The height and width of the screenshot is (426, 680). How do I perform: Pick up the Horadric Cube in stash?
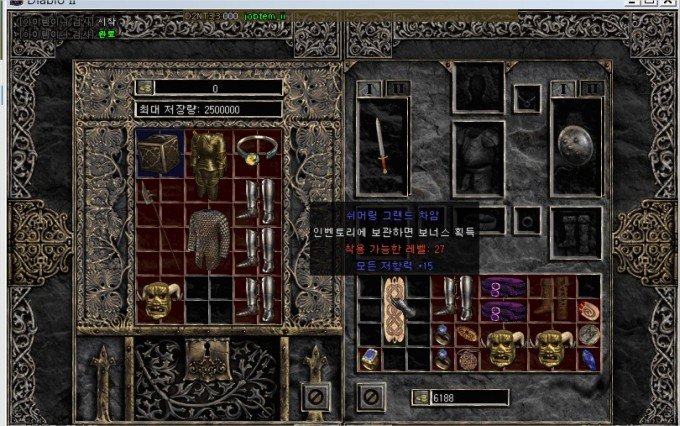(x=160, y=153)
